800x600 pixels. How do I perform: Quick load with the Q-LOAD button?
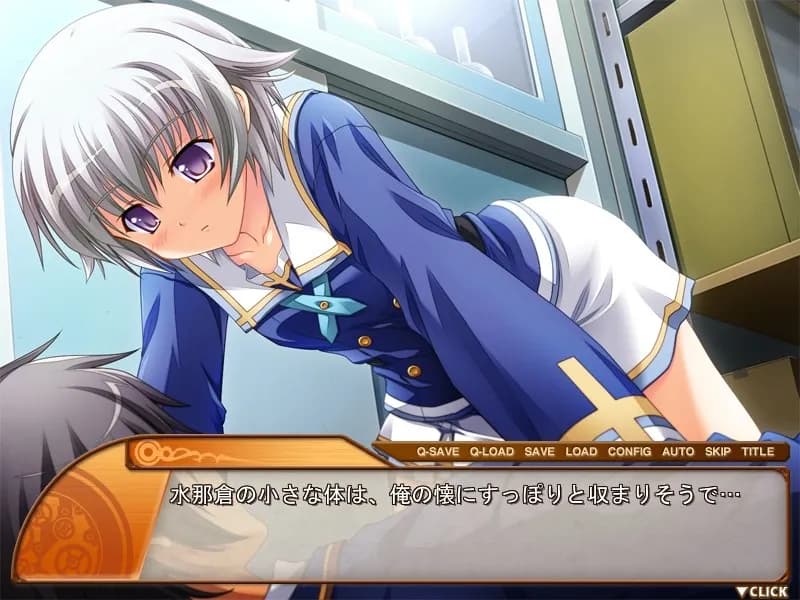pyautogui.click(x=492, y=452)
